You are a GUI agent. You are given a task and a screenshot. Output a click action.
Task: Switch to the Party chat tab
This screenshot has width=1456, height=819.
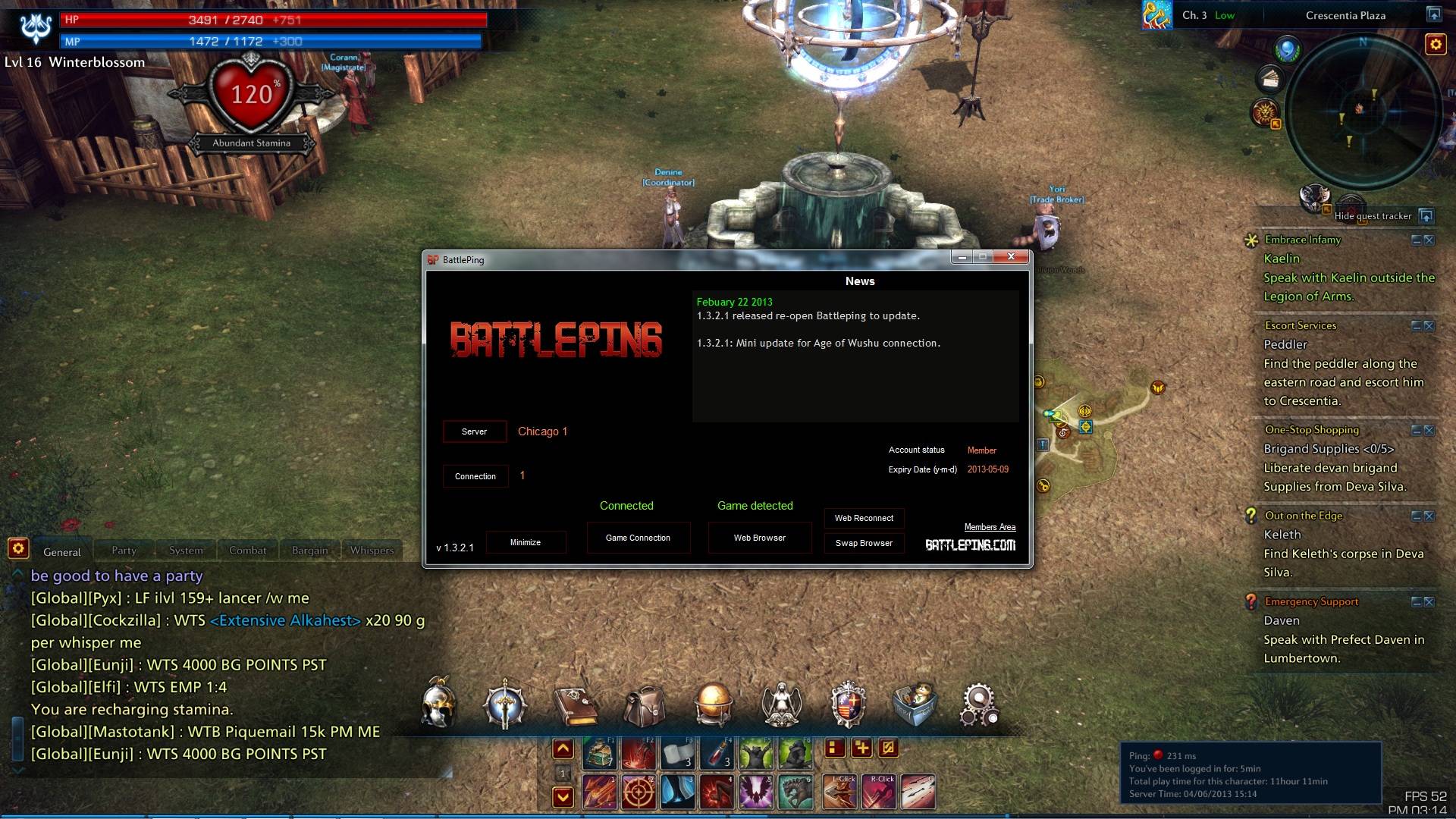pos(124,551)
